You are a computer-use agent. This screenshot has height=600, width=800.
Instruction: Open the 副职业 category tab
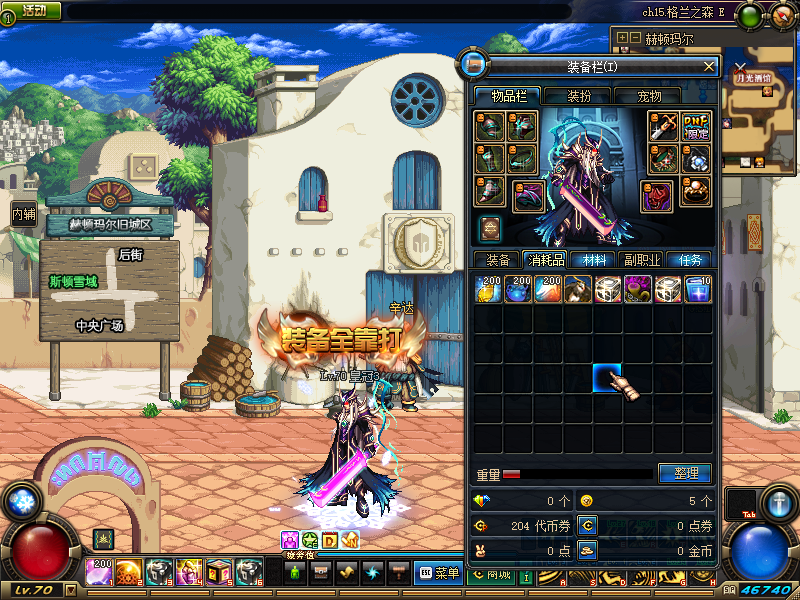(x=640, y=260)
